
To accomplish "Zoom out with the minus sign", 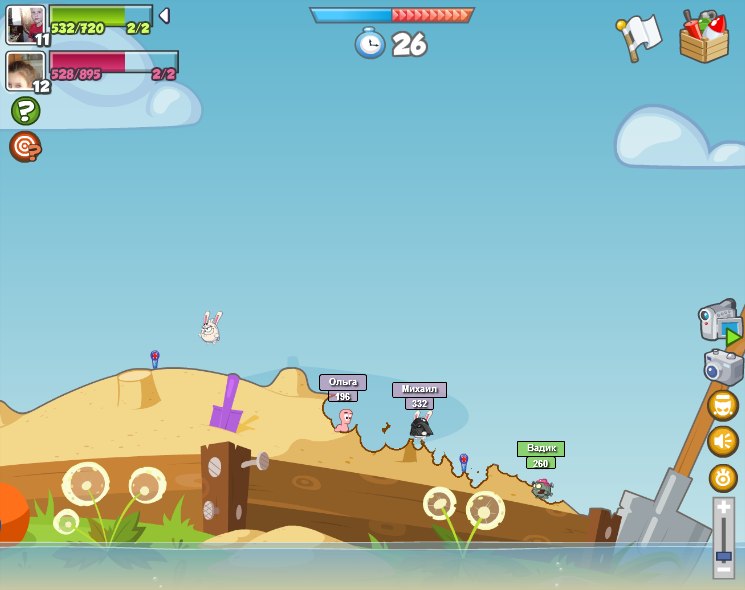I will [x=723, y=571].
